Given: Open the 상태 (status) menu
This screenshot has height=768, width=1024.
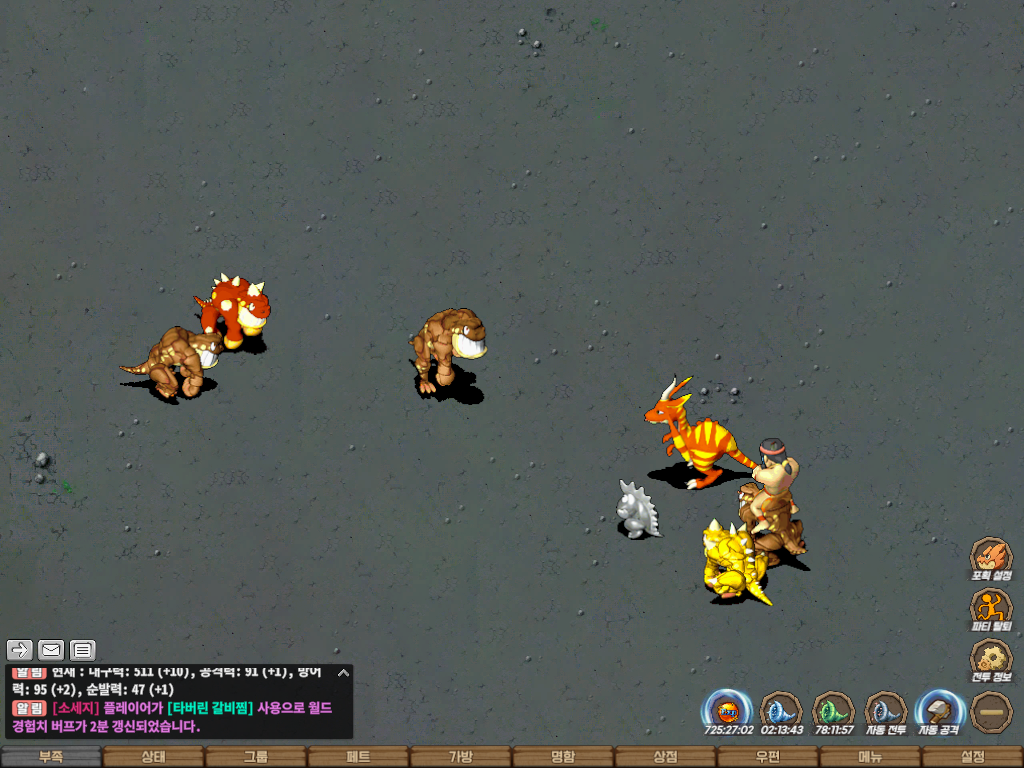Looking at the screenshot, I should point(153,757).
